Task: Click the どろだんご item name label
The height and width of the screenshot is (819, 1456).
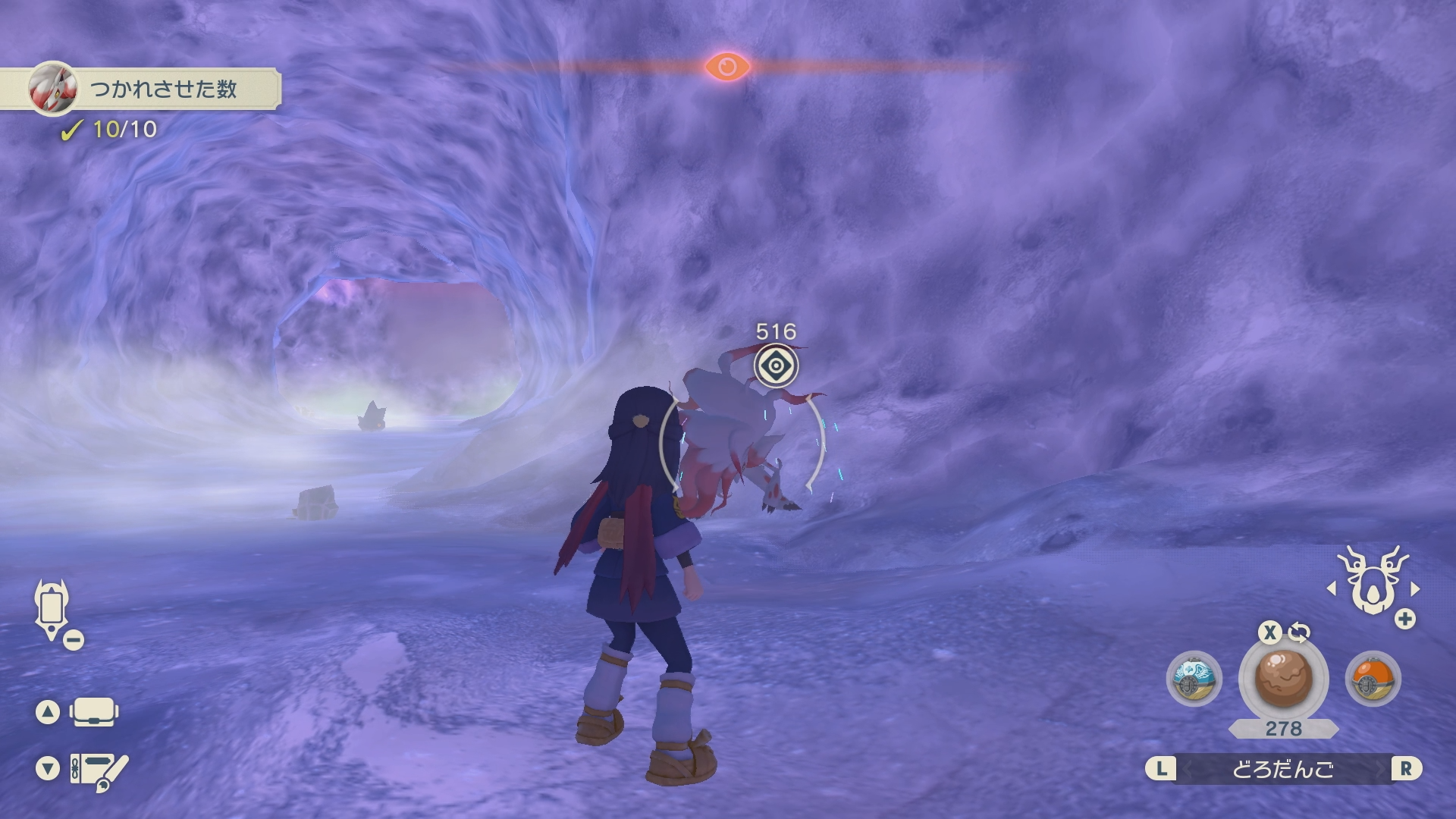Action: coord(1283,769)
